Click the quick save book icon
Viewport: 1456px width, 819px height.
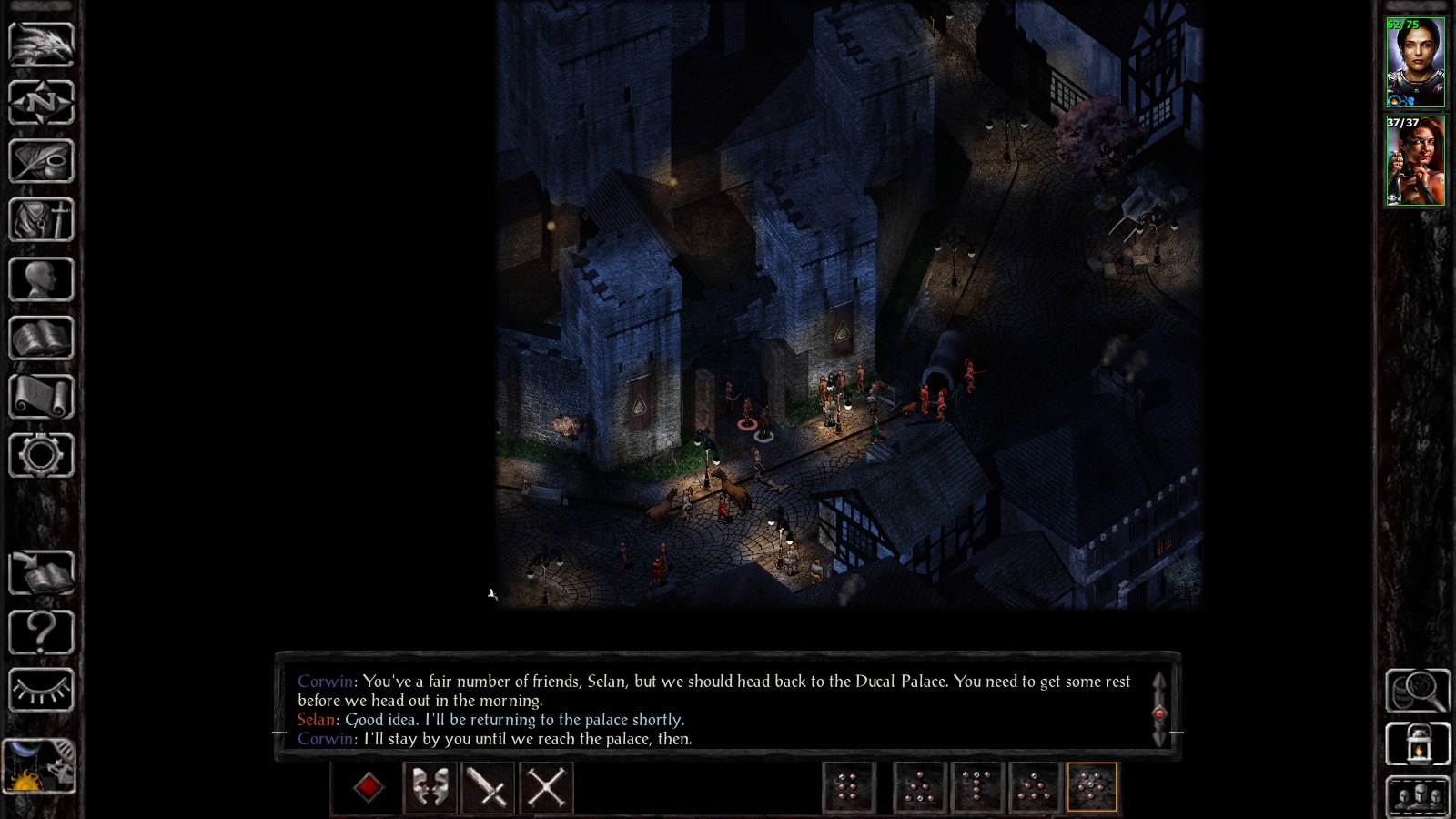[41, 573]
